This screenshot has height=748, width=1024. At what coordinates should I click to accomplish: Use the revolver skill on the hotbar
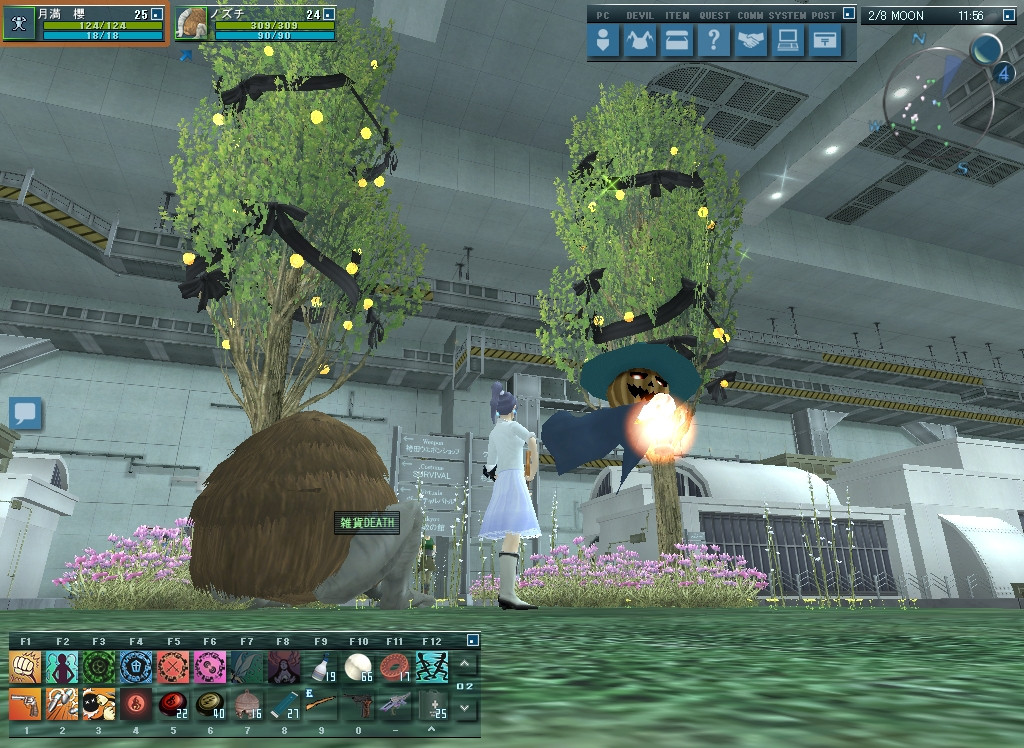[26, 704]
